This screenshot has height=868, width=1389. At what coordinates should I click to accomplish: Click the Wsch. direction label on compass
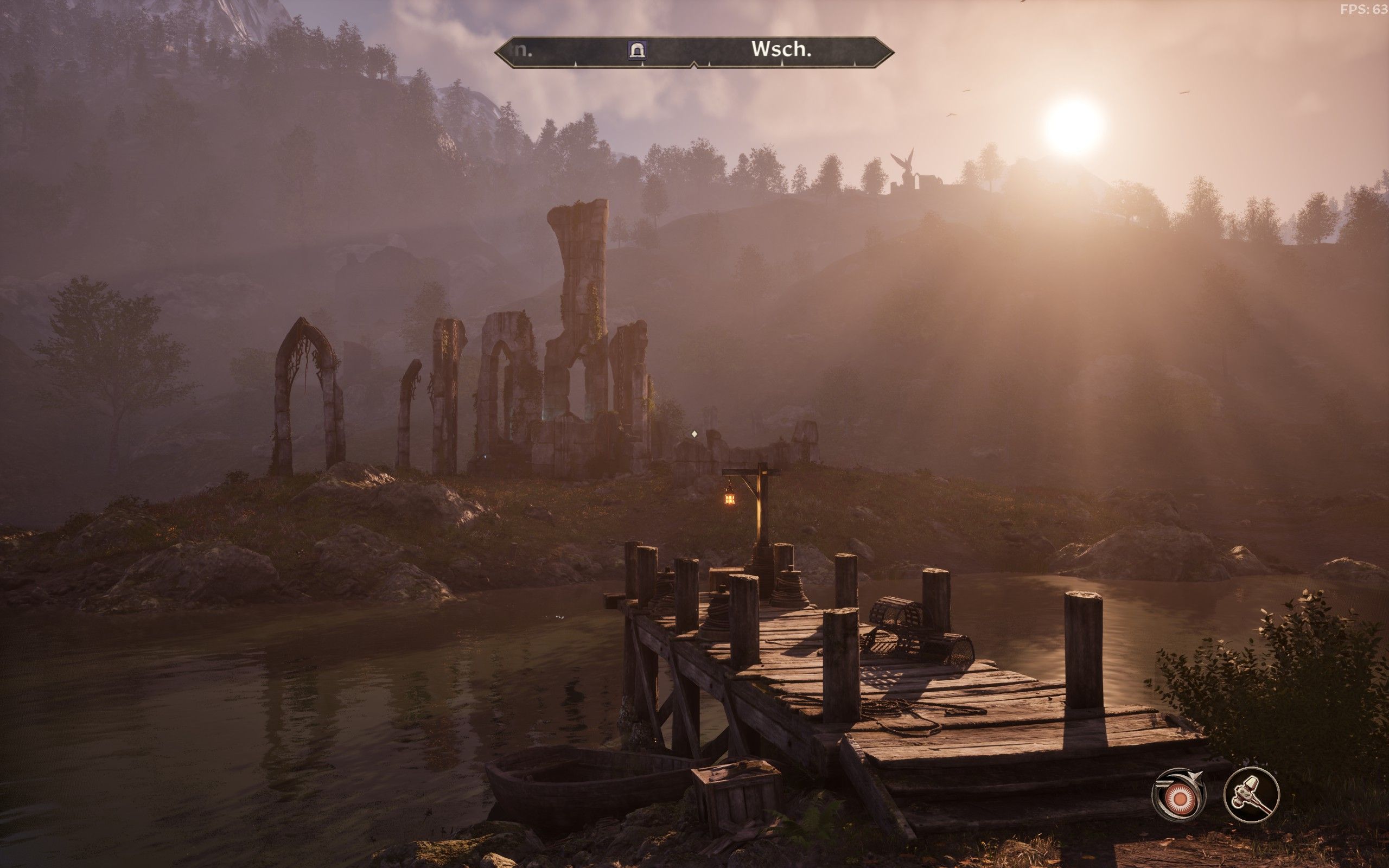(781, 50)
